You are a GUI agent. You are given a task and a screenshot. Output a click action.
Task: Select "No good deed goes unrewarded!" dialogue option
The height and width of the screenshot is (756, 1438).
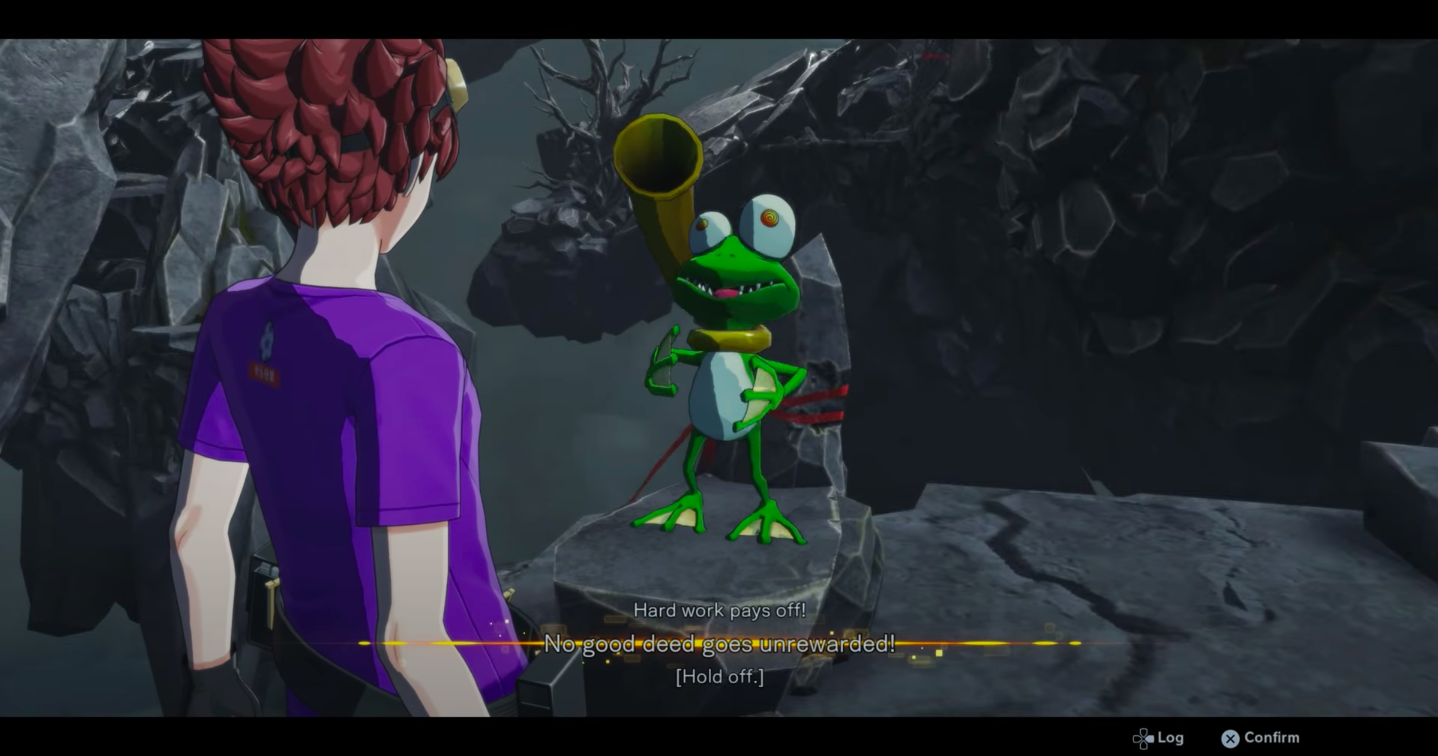pyautogui.click(x=719, y=644)
